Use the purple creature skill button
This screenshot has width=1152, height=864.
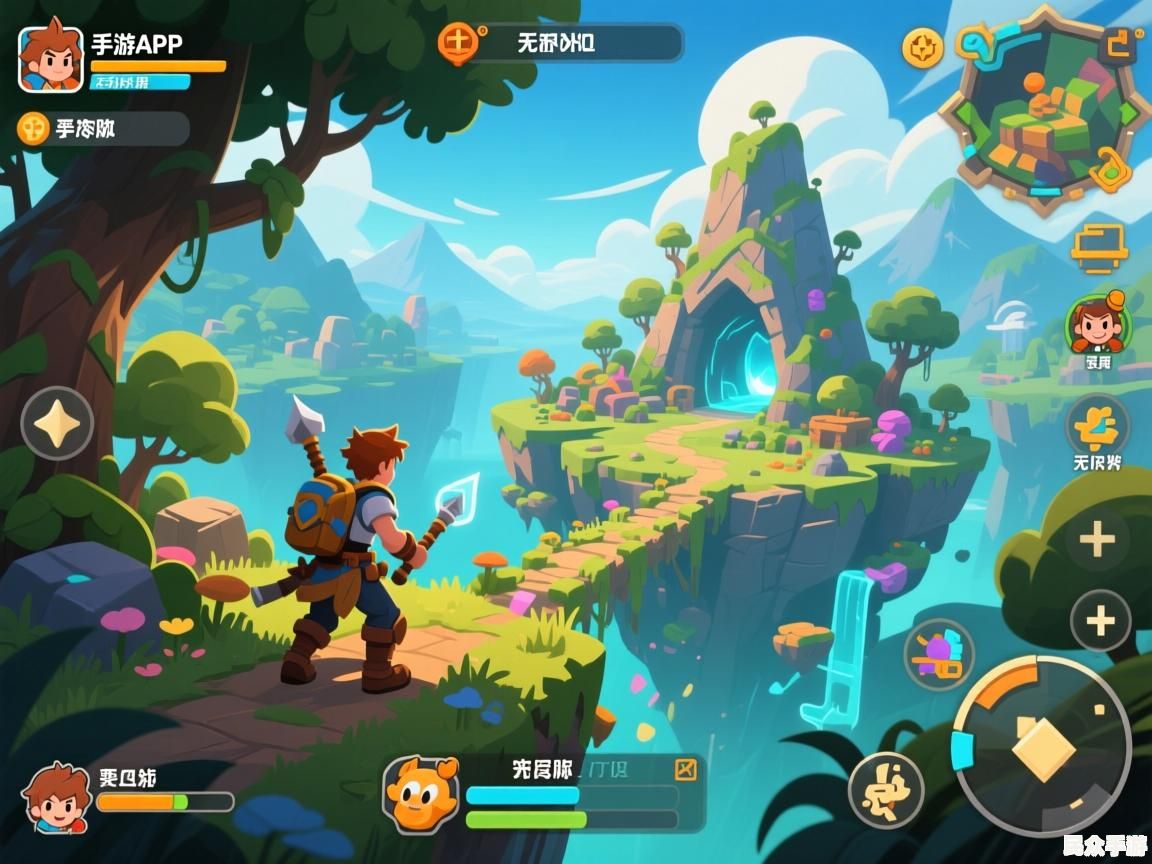pos(939,655)
